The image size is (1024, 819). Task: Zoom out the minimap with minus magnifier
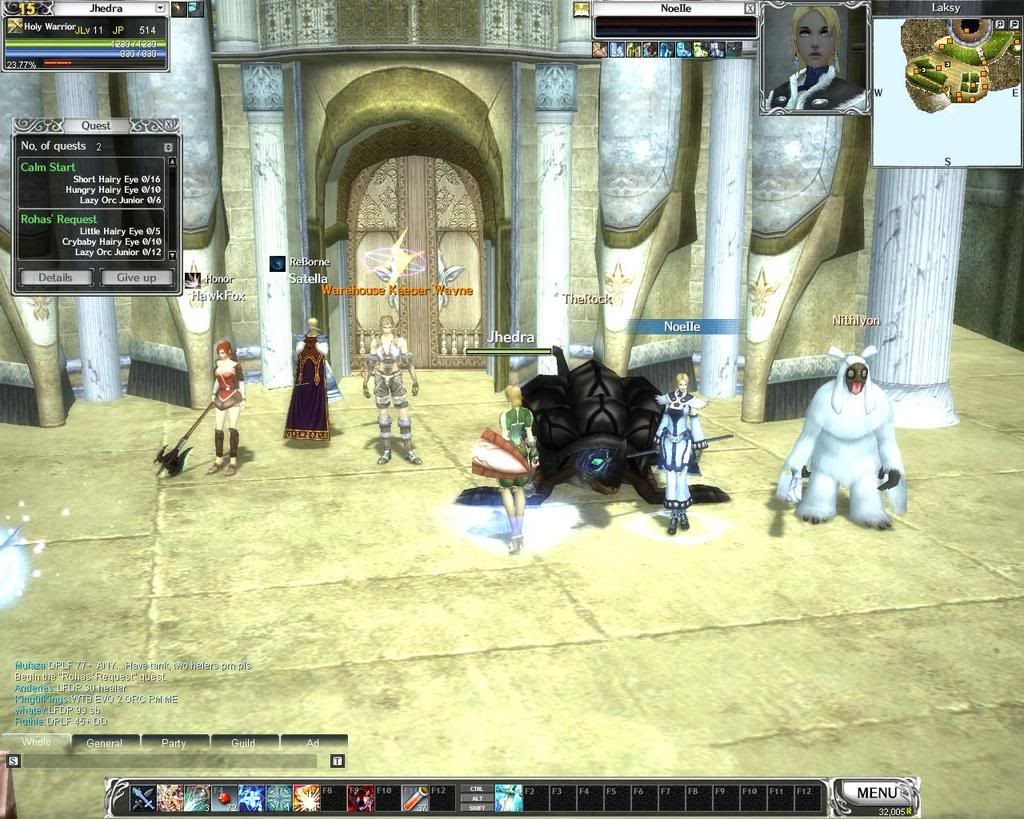(1013, 24)
